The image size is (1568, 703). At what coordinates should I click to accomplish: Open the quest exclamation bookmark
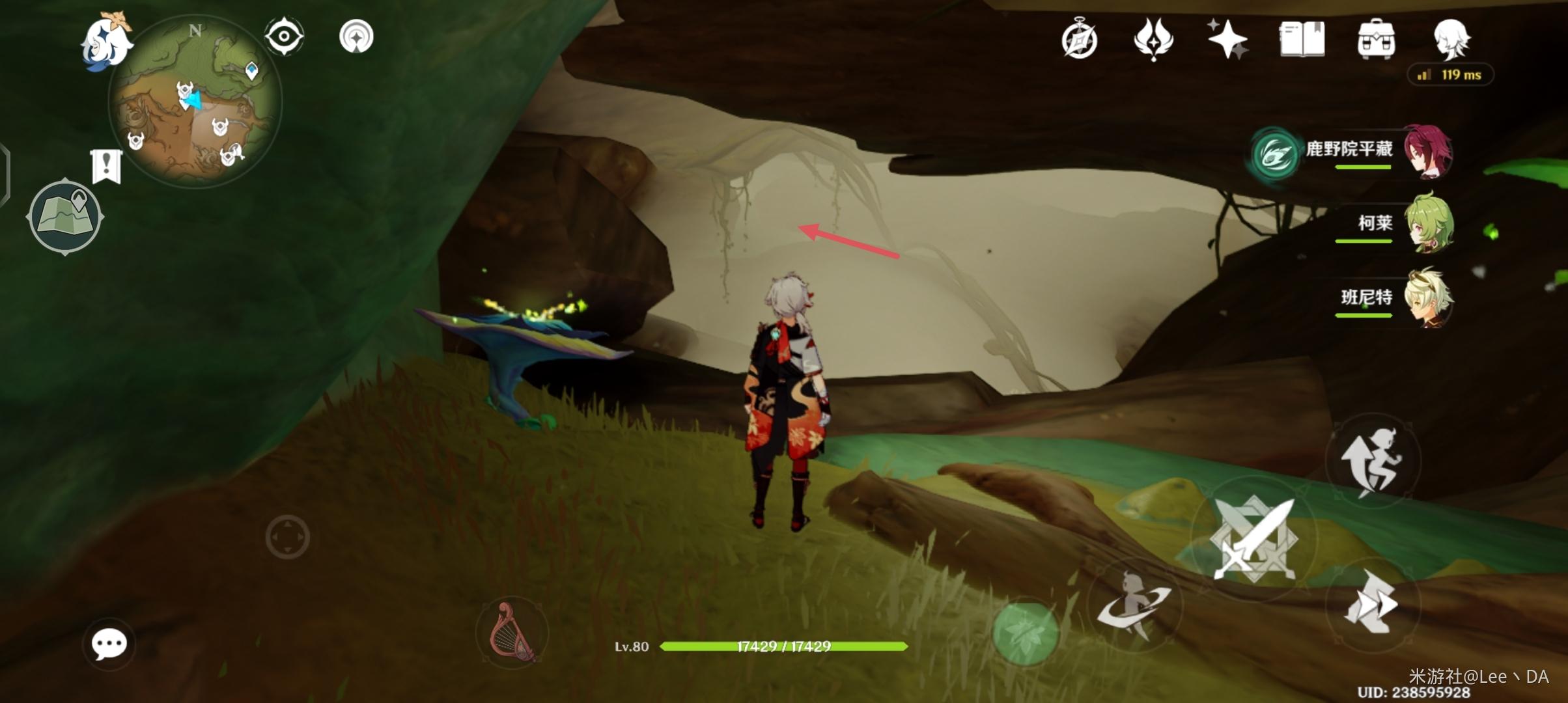click(x=106, y=165)
